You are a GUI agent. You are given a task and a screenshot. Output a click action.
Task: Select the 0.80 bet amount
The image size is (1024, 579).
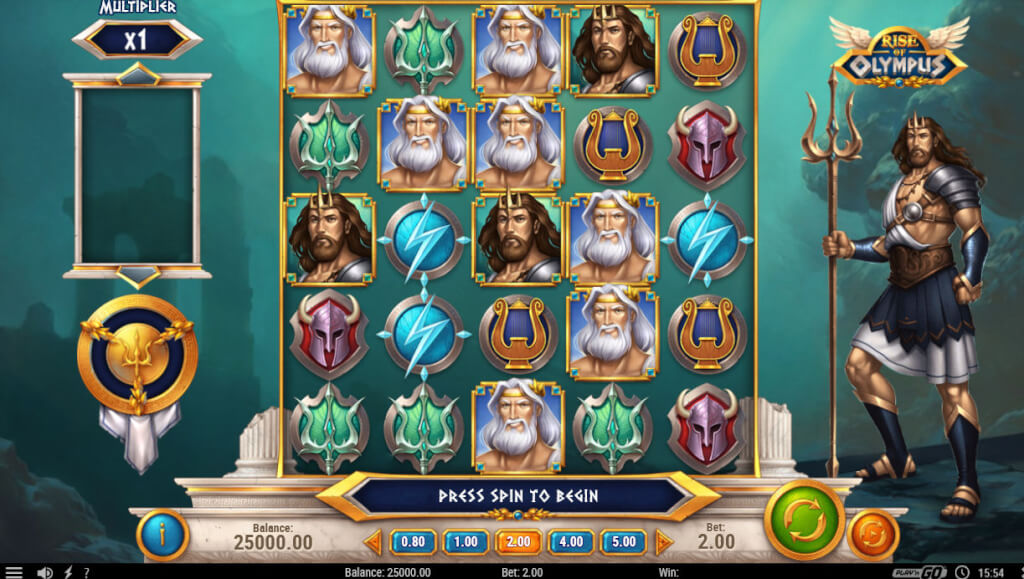coord(412,542)
